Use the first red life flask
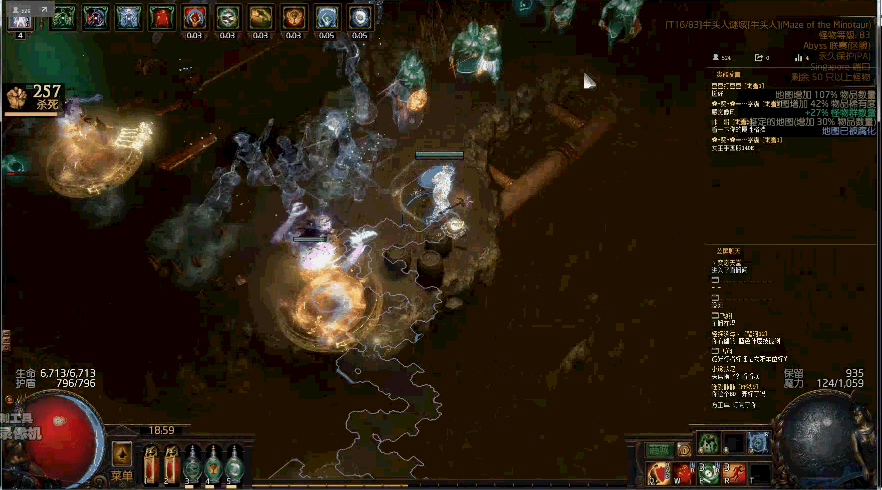Image resolution: width=882 pixels, height=490 pixels. coord(151,464)
